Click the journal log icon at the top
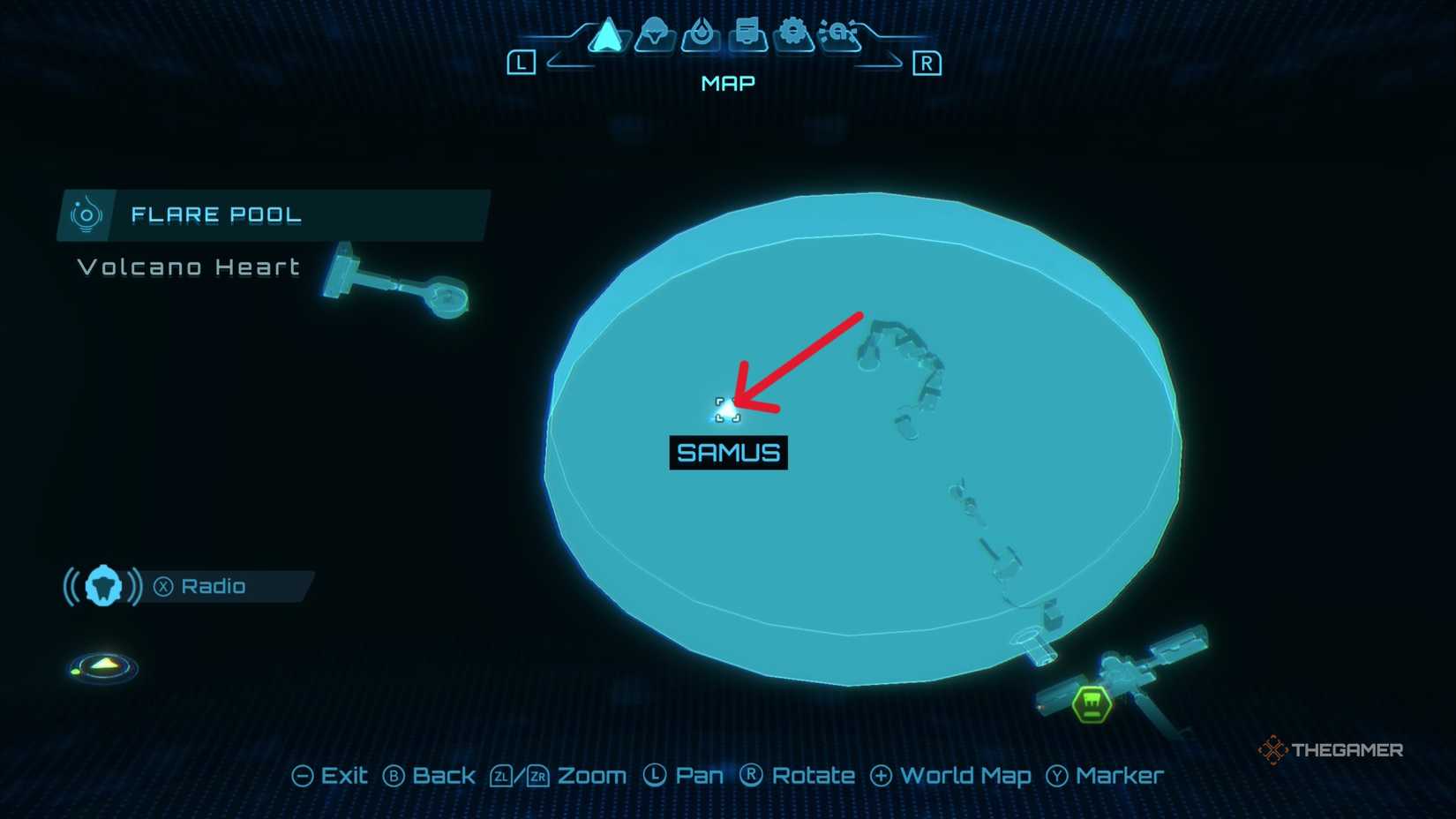Screen dimensions: 1456x819 (747, 35)
